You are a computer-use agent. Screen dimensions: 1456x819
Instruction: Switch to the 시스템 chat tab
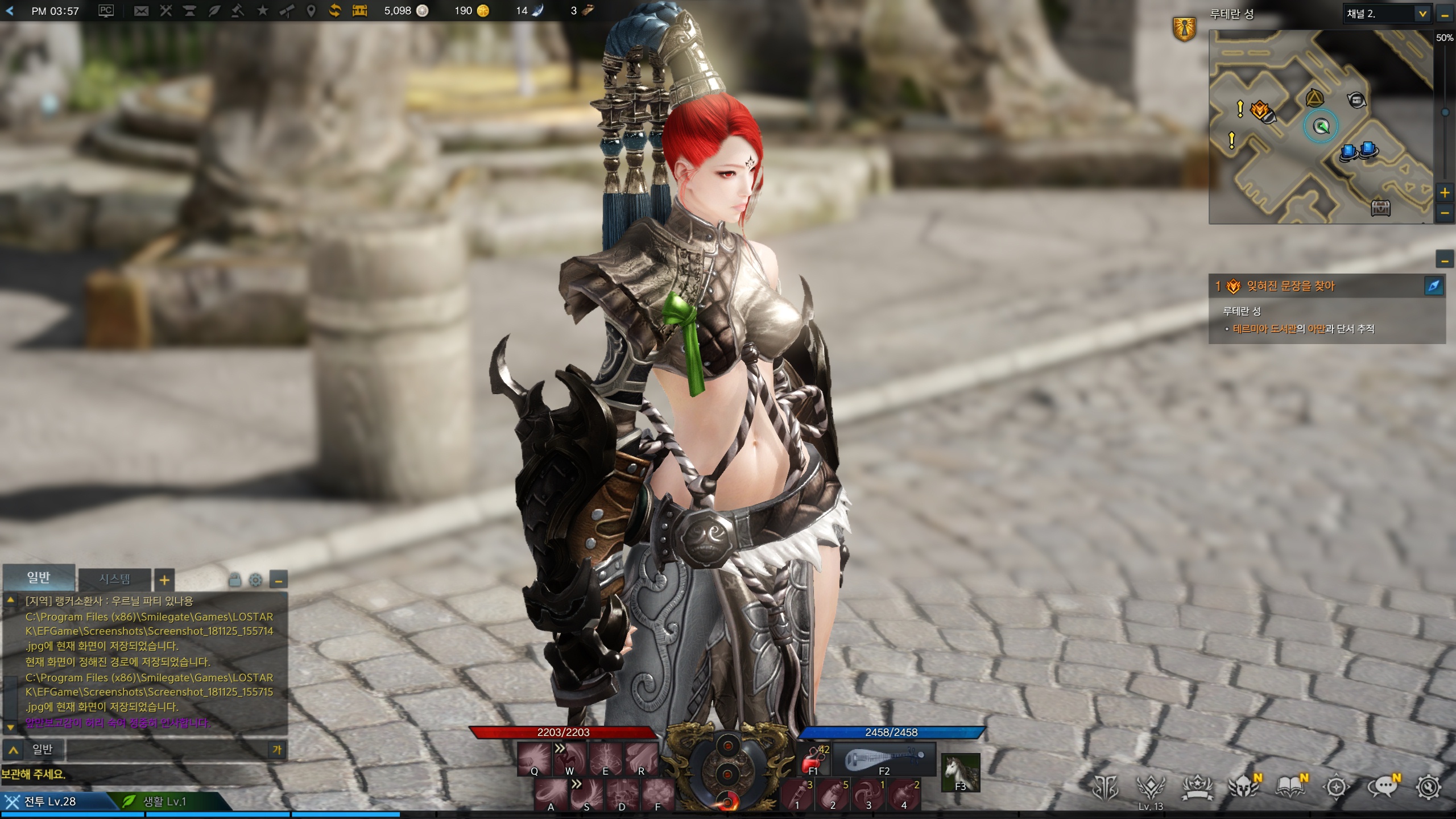115,579
